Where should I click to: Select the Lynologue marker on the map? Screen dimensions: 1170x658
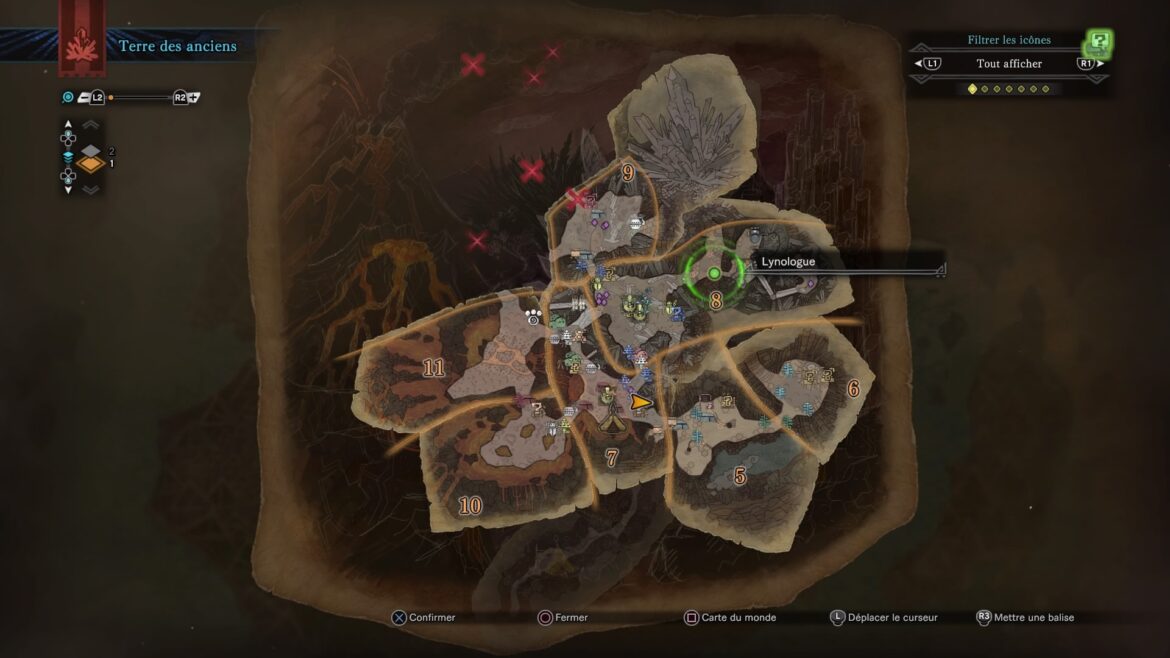point(714,273)
